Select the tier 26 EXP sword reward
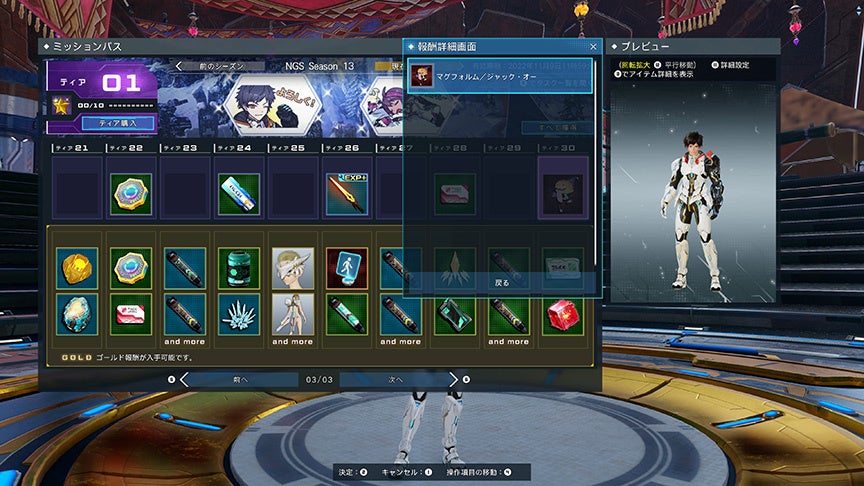 click(x=347, y=194)
